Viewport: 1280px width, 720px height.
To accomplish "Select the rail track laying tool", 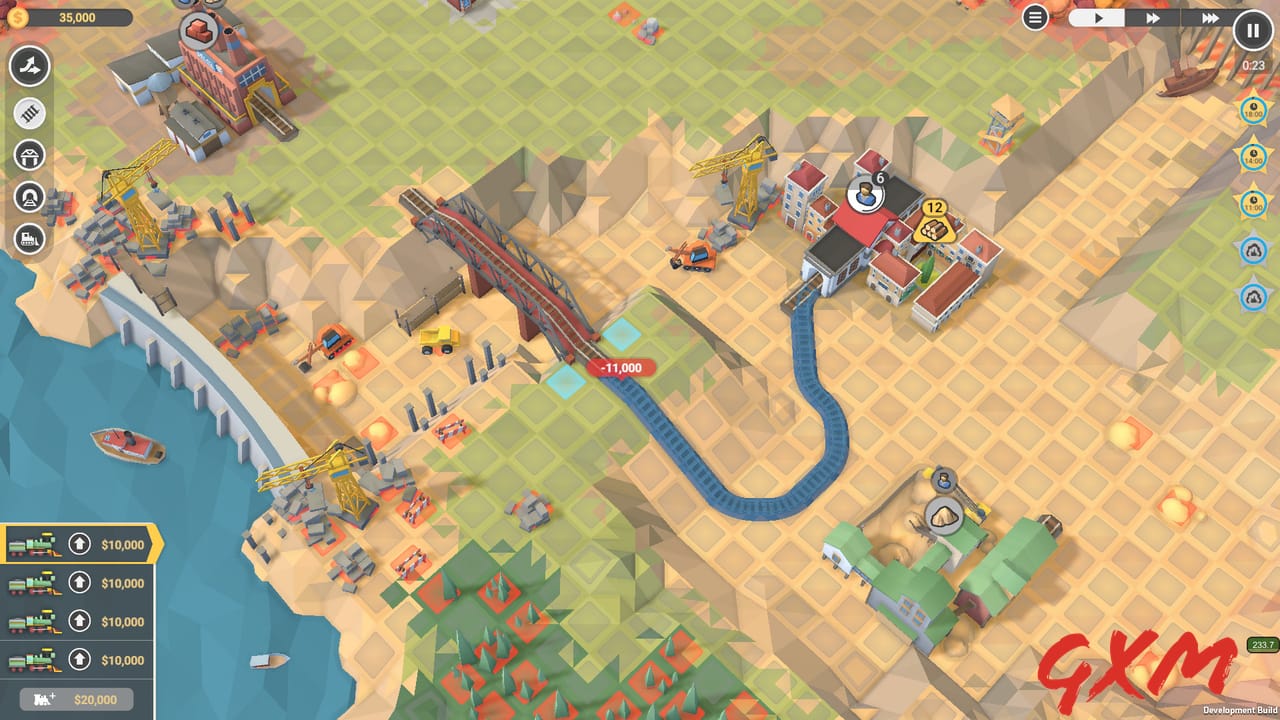I will coord(30,113).
